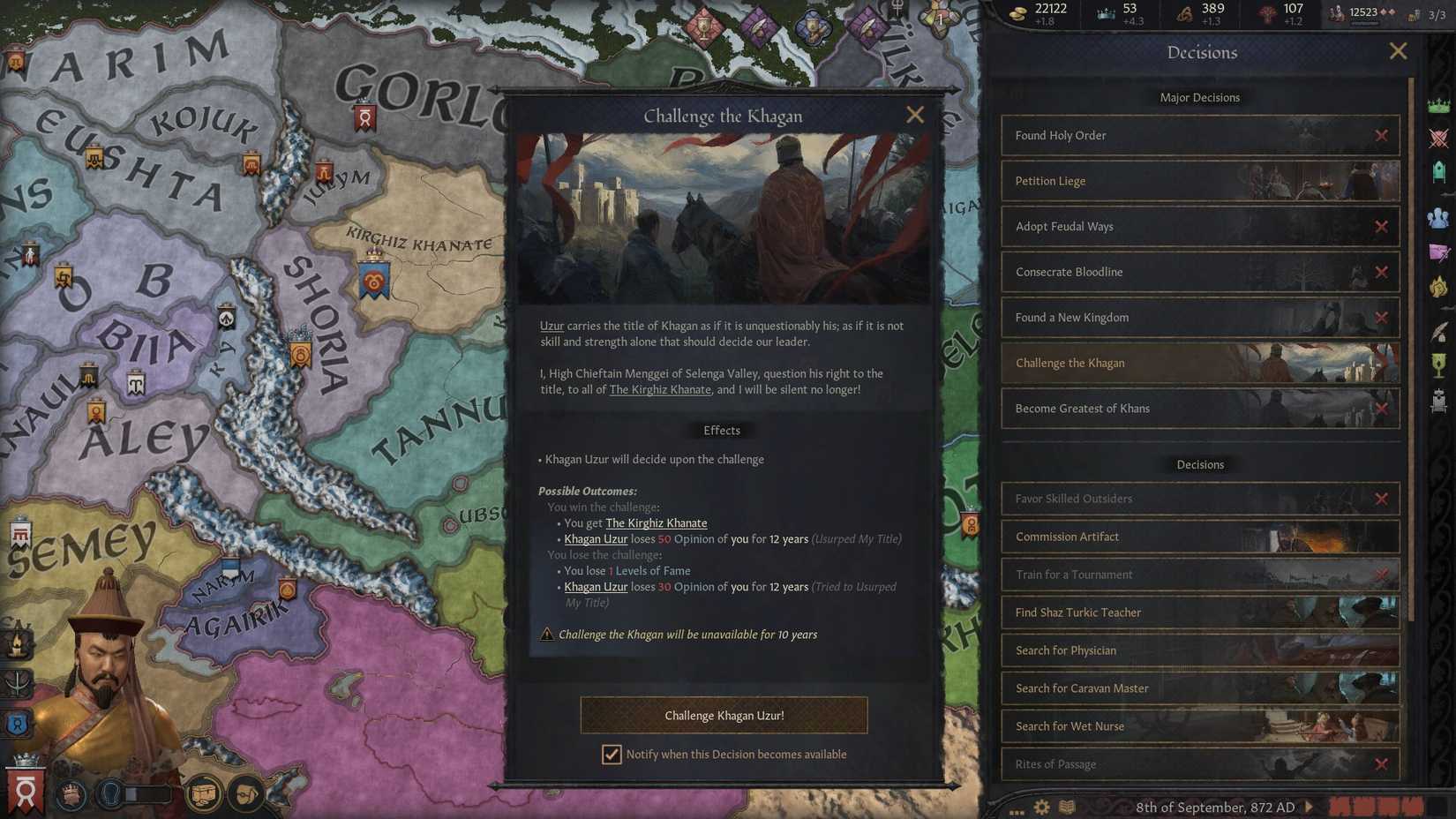
Task: Click the character coat of arms shield bottom-left
Action: 24,792
